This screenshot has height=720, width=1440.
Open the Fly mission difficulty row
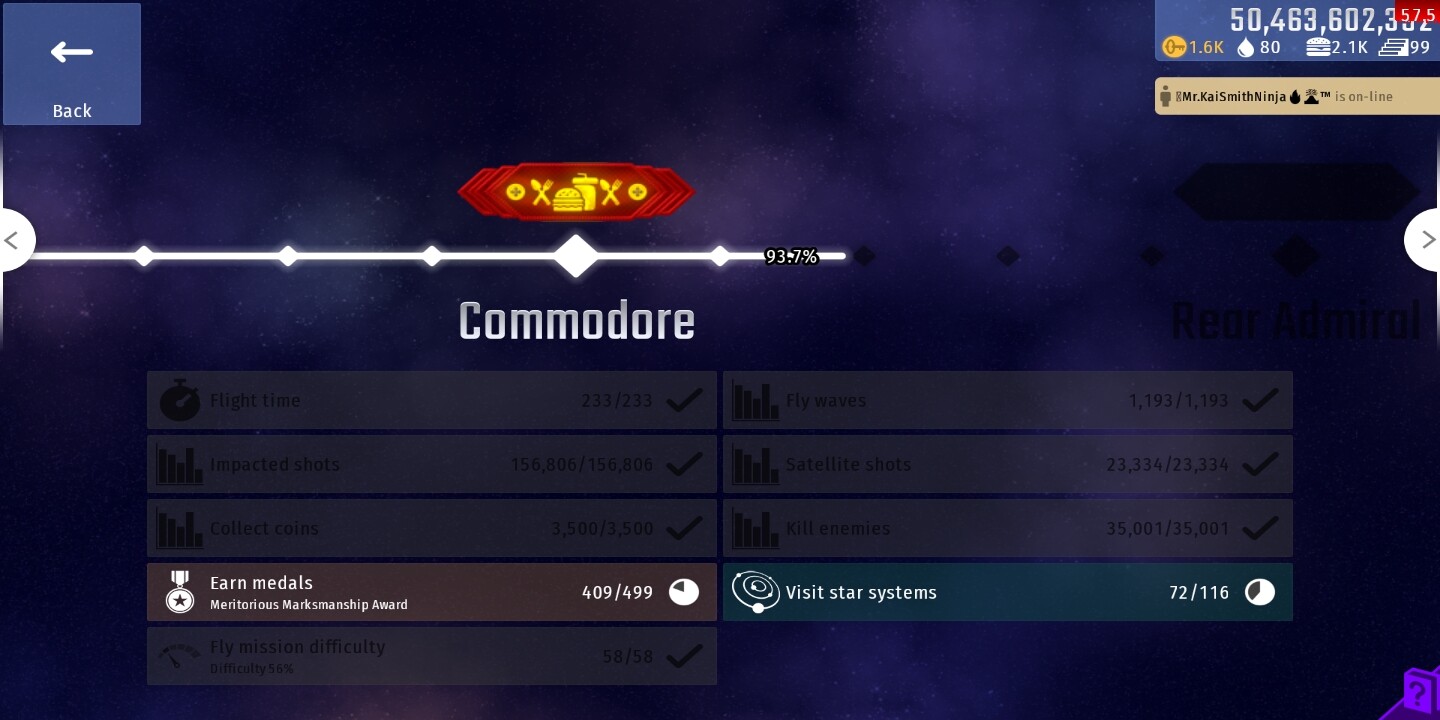tap(432, 656)
